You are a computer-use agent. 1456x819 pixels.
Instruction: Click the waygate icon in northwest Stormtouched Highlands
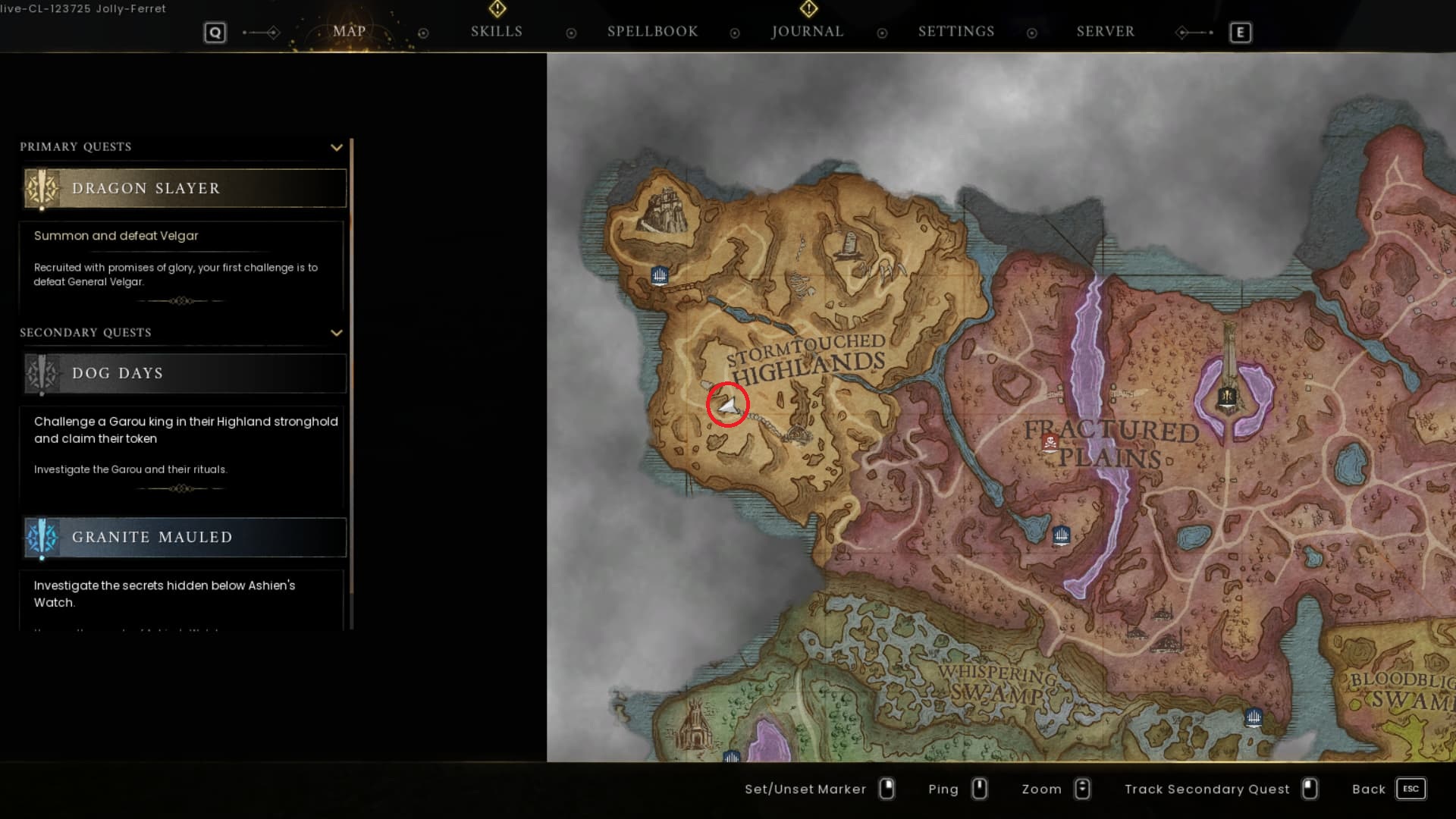coord(659,276)
